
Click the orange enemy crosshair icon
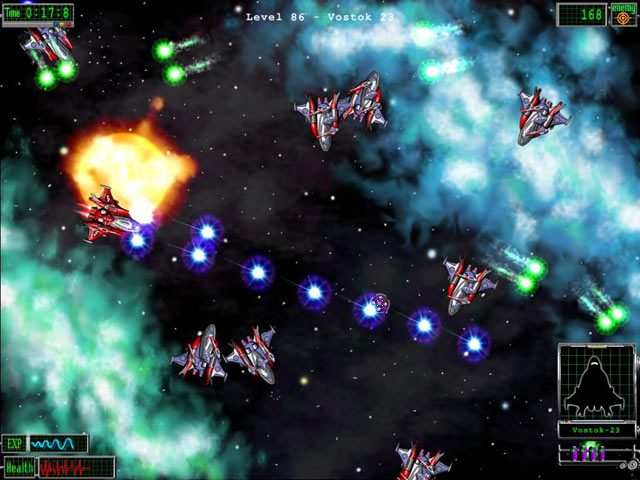click(622, 16)
